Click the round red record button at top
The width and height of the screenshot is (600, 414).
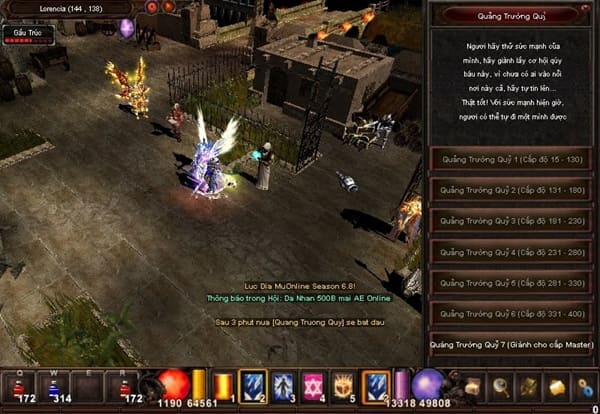point(152,7)
